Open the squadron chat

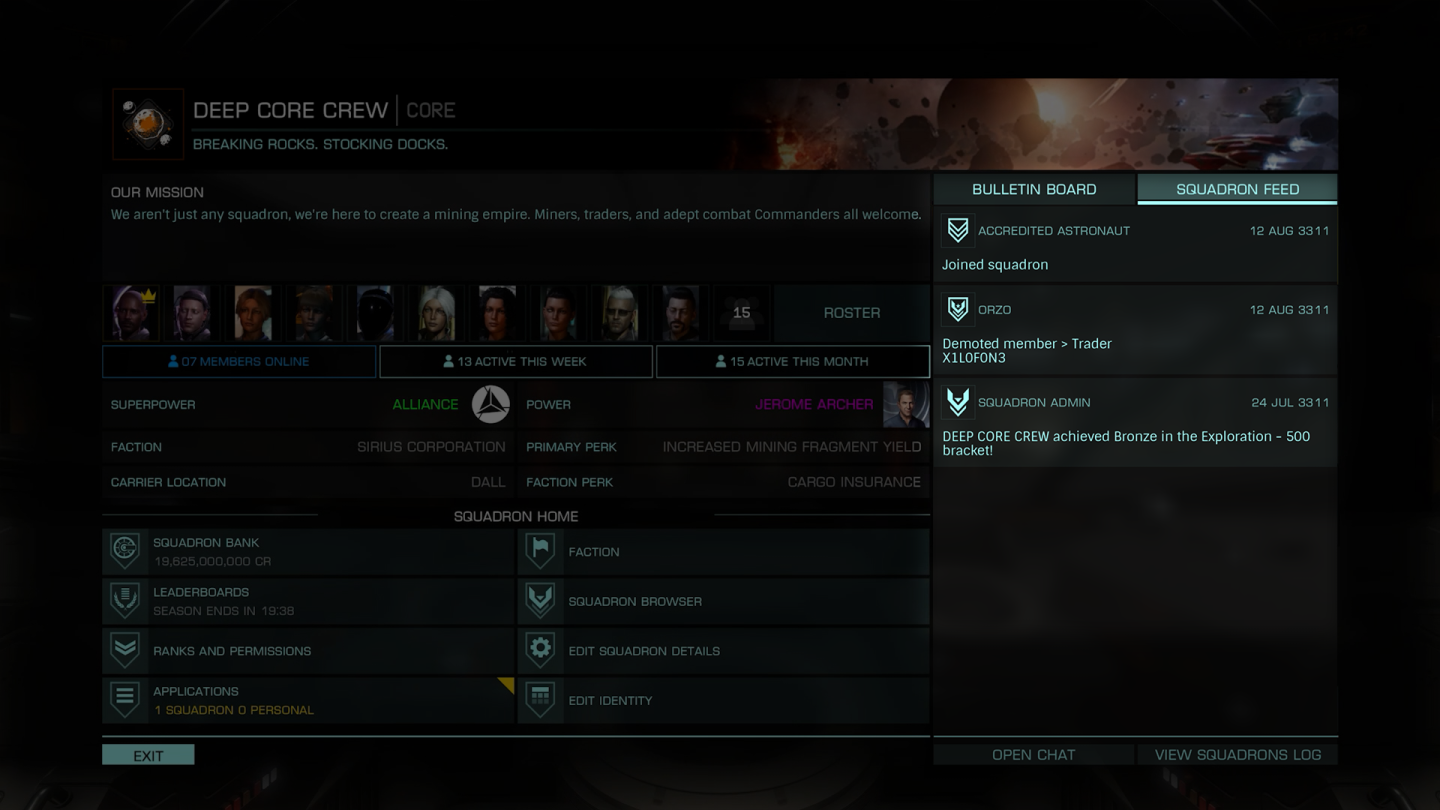tap(1033, 755)
